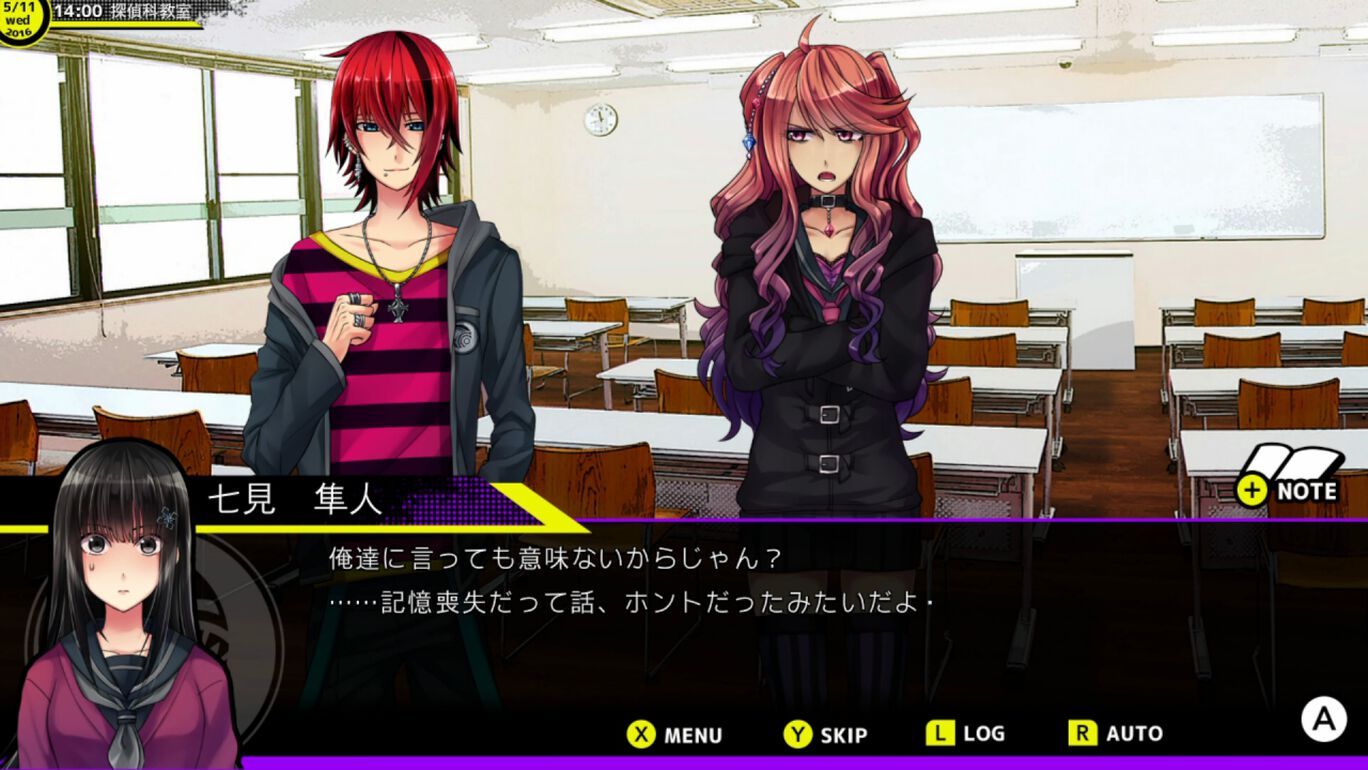Click the yellow plus on the NOTE icon
This screenshot has width=1368, height=770.
[1250, 491]
